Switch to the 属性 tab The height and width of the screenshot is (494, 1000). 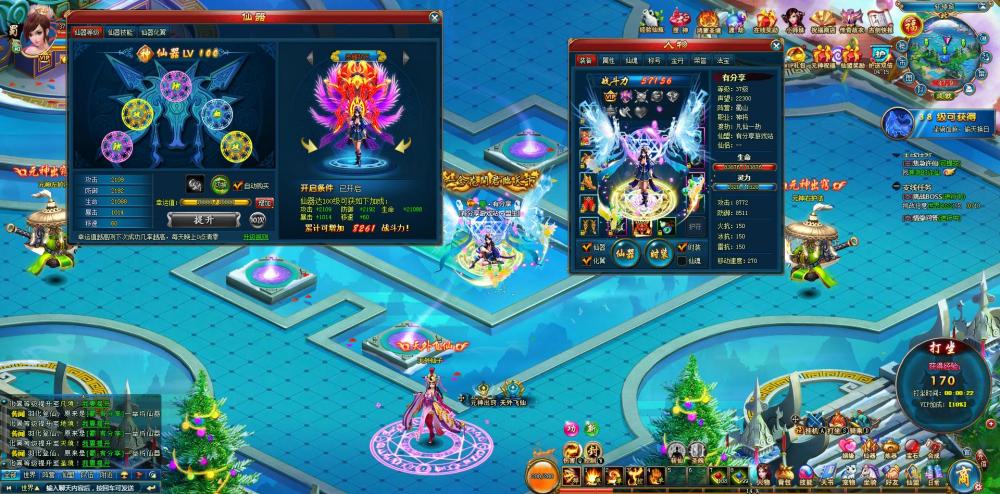pyautogui.click(x=608, y=61)
